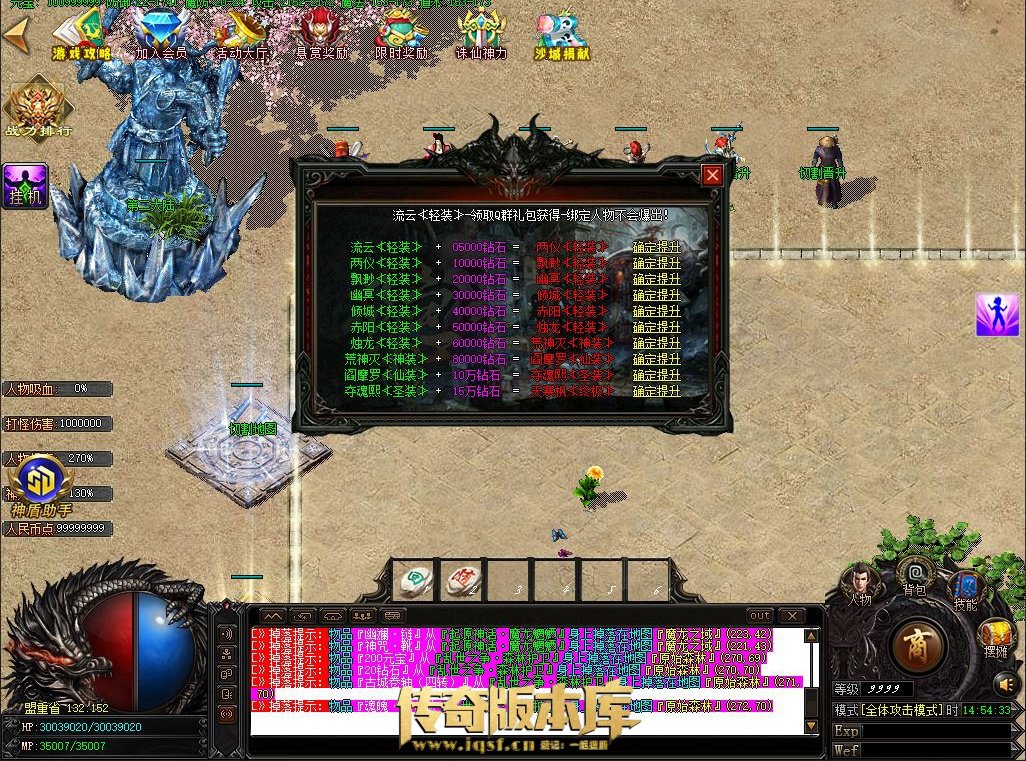Open the 技能 skills book

click(966, 588)
